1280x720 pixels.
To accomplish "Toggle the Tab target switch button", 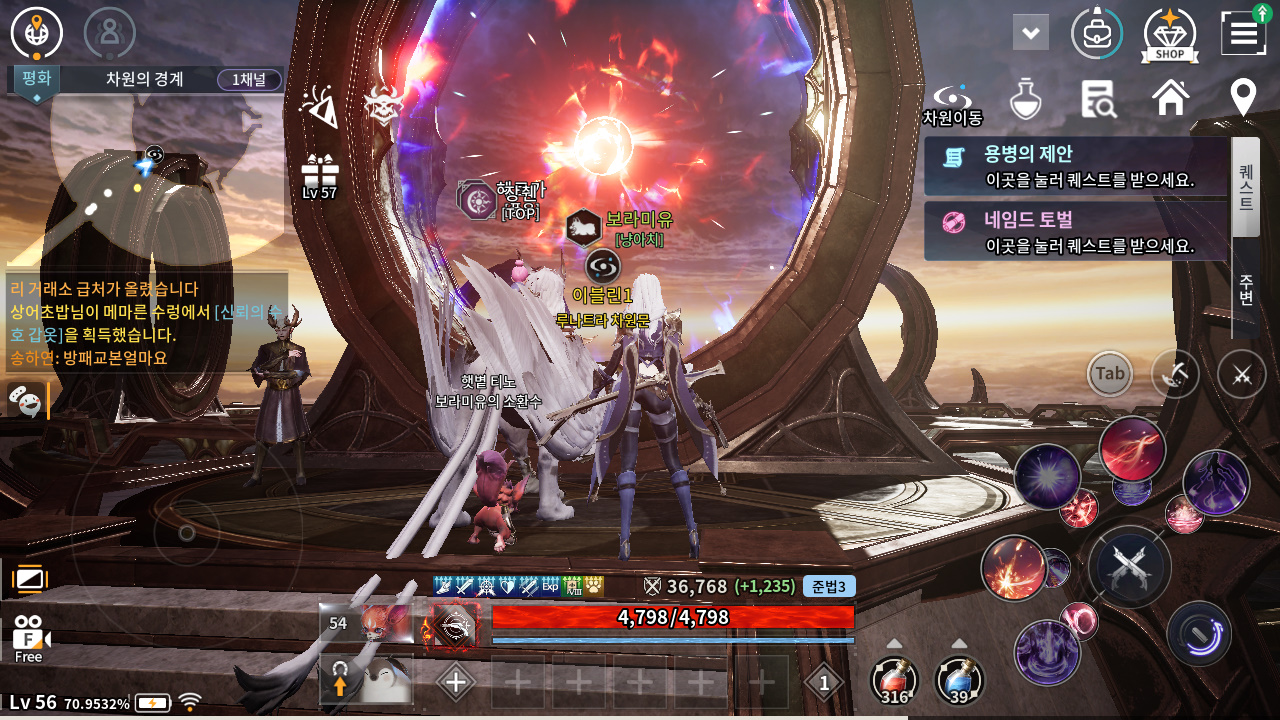I will point(1110,374).
